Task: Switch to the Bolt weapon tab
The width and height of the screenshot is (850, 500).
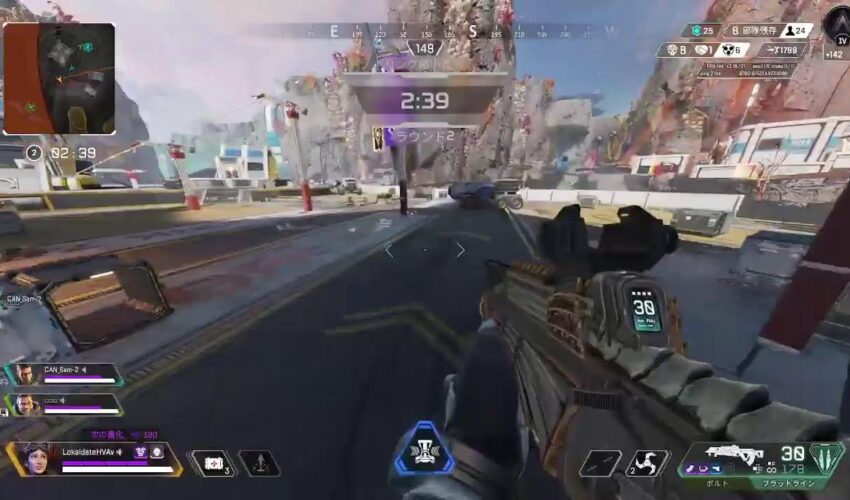Action: tap(716, 482)
